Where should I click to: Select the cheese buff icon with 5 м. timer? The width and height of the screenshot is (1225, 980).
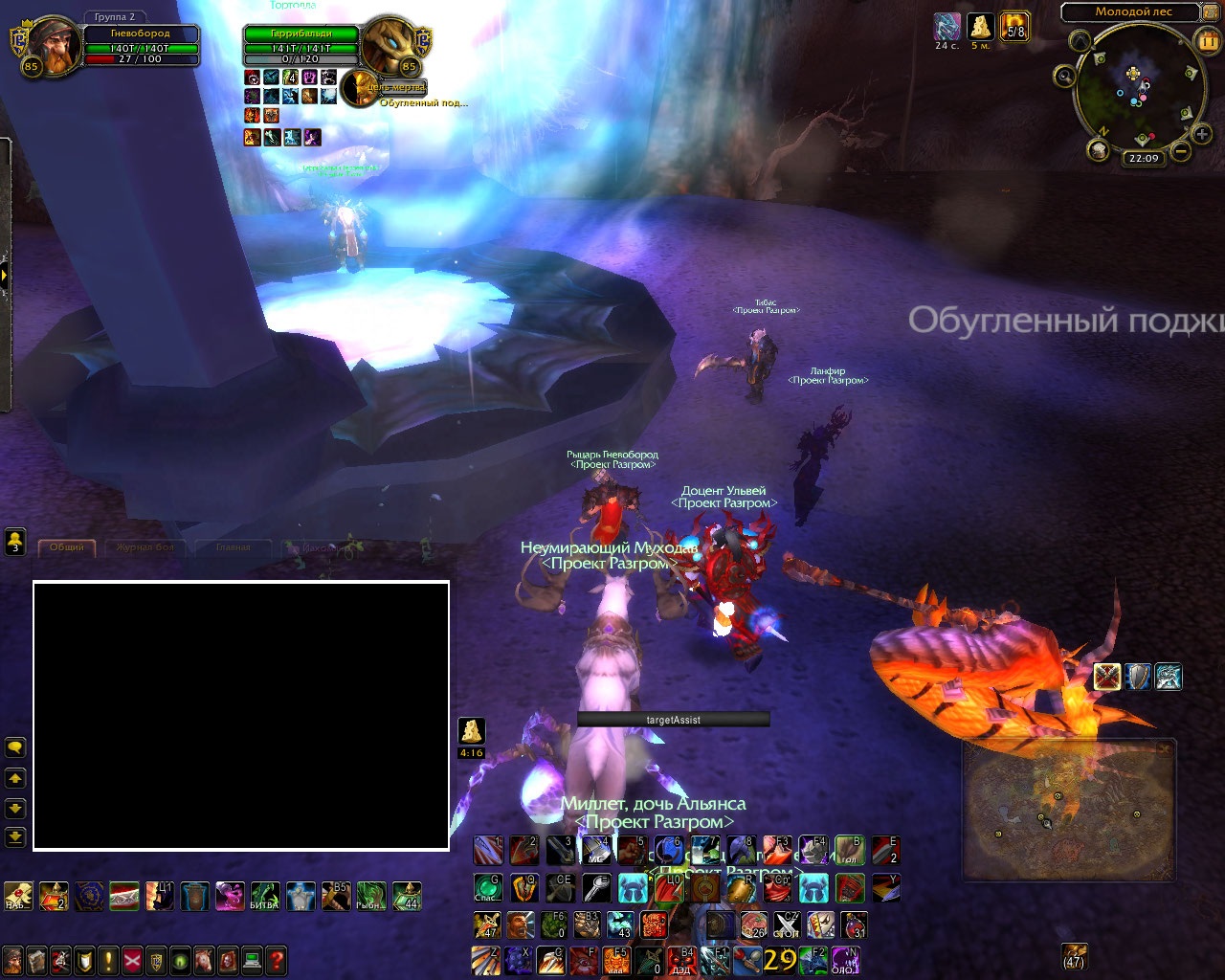[980, 26]
